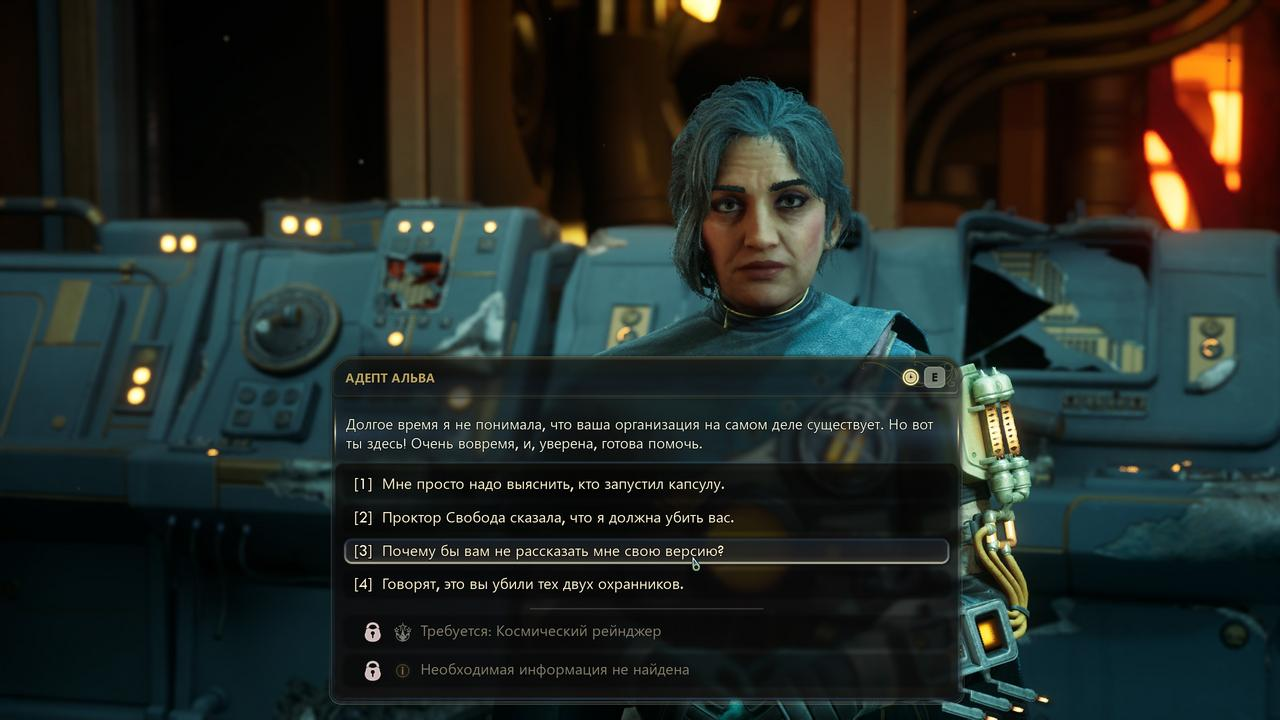The height and width of the screenshot is (720, 1280).
Task: Pick reply 3 asking for her version
Action: (552, 551)
